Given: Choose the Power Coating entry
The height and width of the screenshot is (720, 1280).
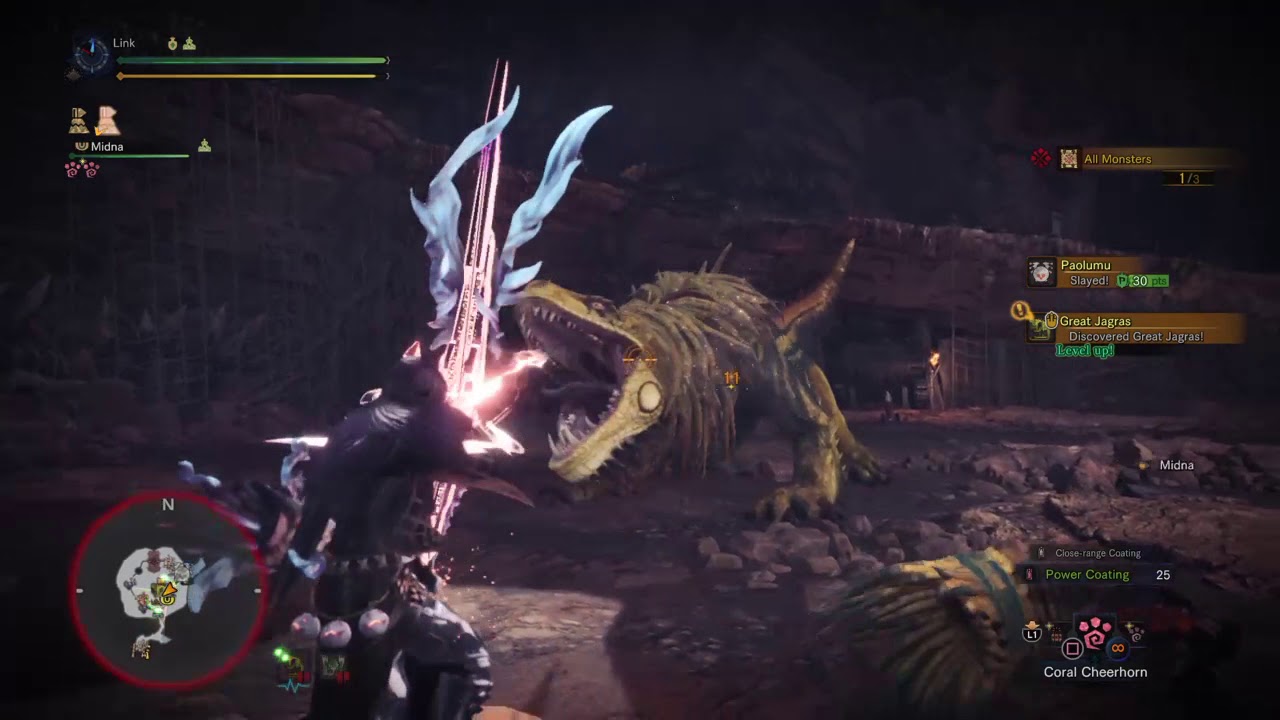Looking at the screenshot, I should pyautogui.click(x=1087, y=575).
